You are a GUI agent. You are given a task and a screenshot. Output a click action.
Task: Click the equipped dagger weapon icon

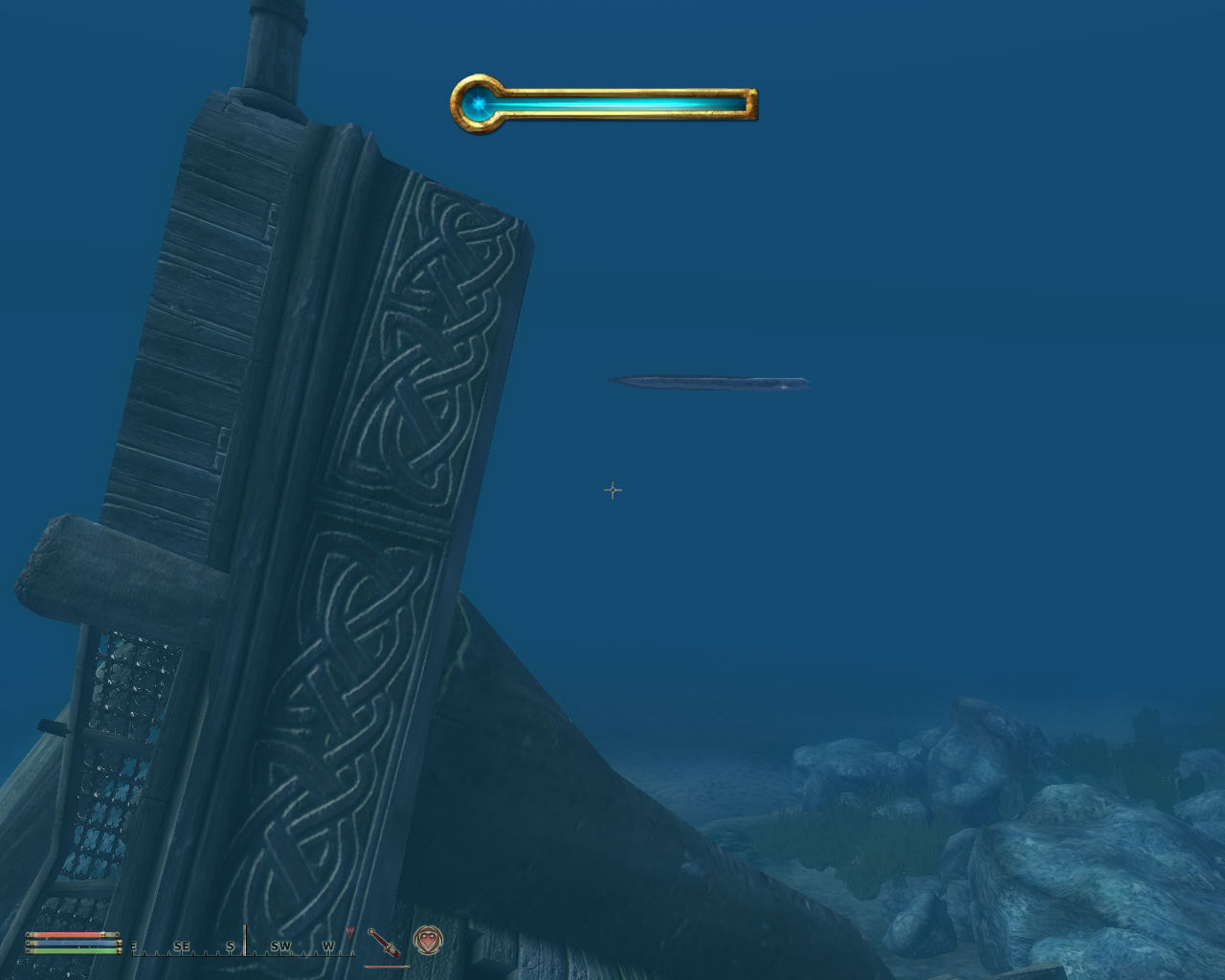click(x=385, y=943)
